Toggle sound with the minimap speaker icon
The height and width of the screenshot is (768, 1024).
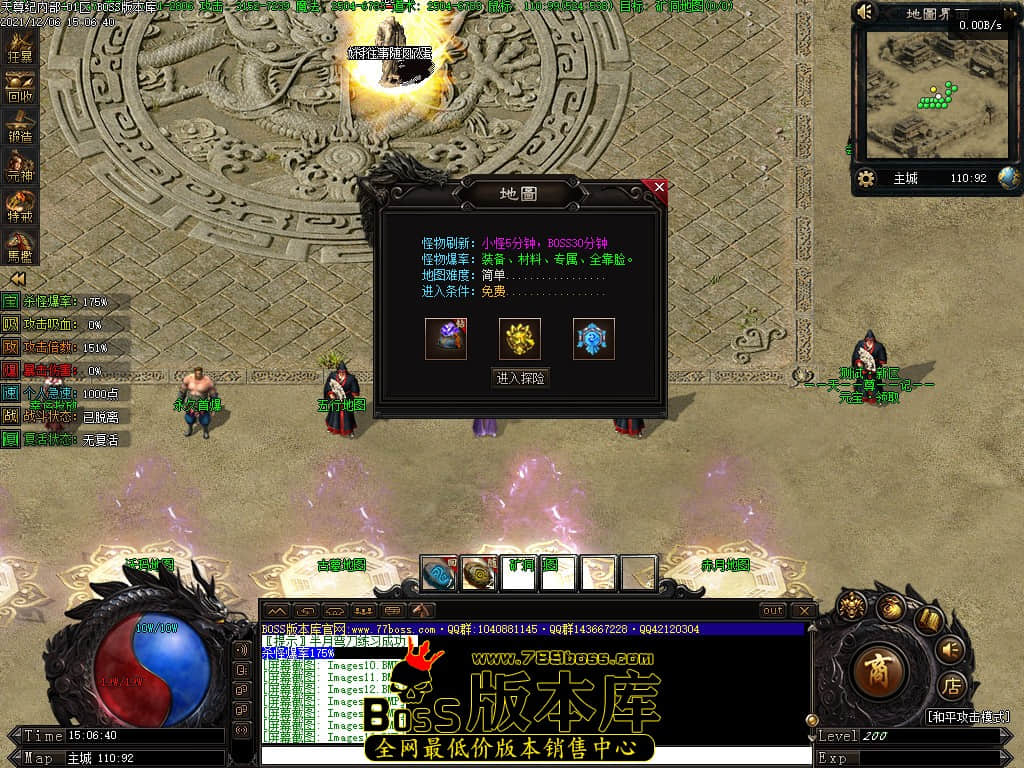pos(866,12)
